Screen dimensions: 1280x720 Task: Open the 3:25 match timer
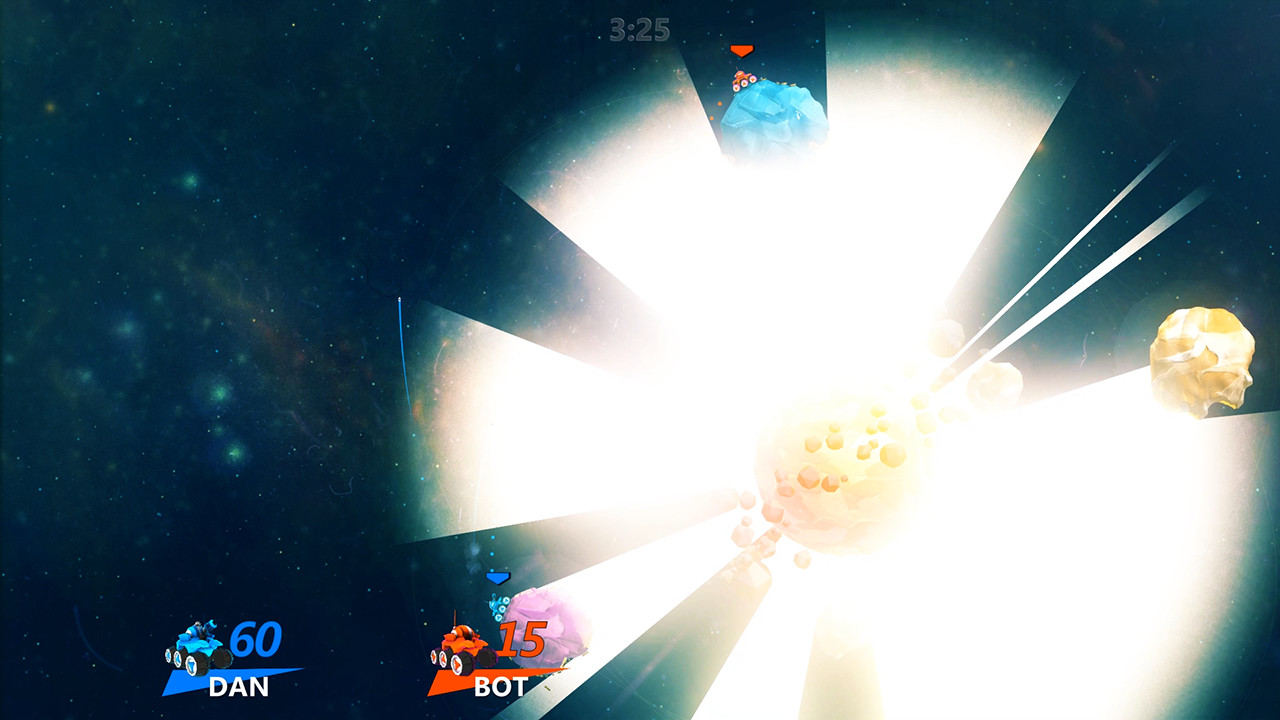coord(640,29)
